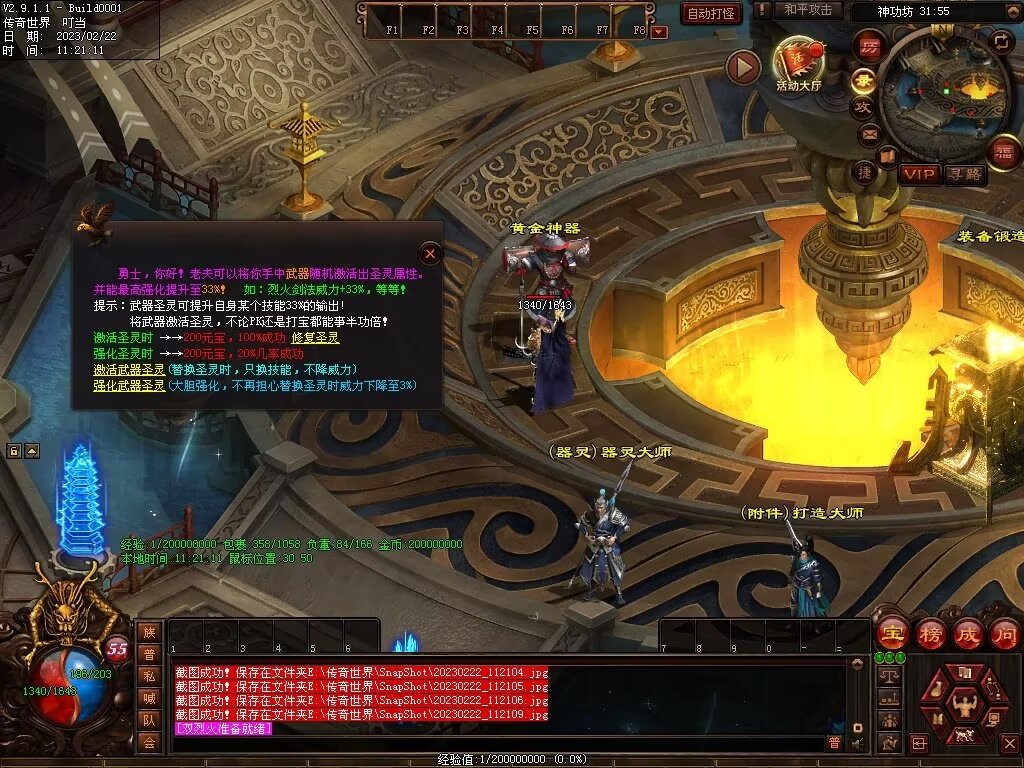
Task: Close the NPC dialogue window
Action: (430, 253)
